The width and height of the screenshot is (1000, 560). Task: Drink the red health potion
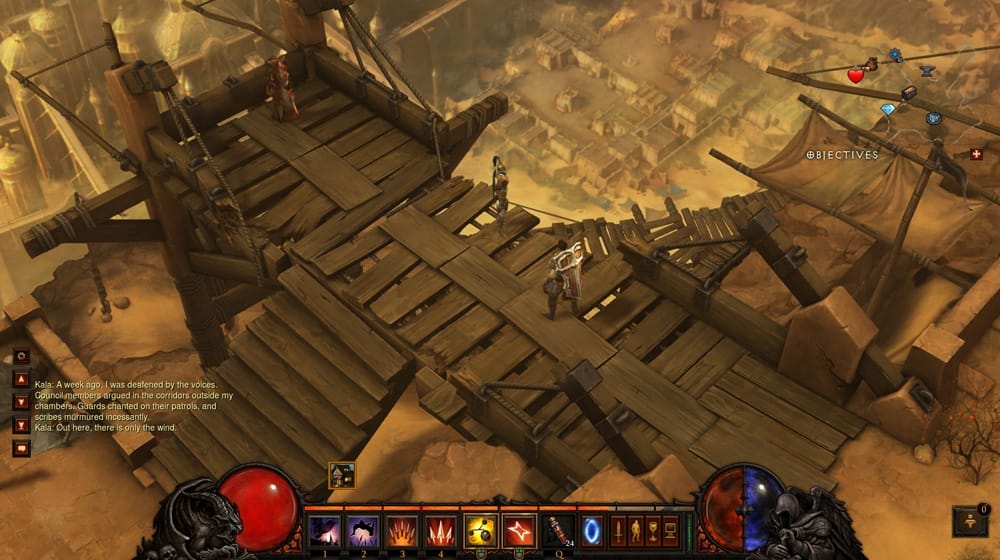(x=557, y=530)
